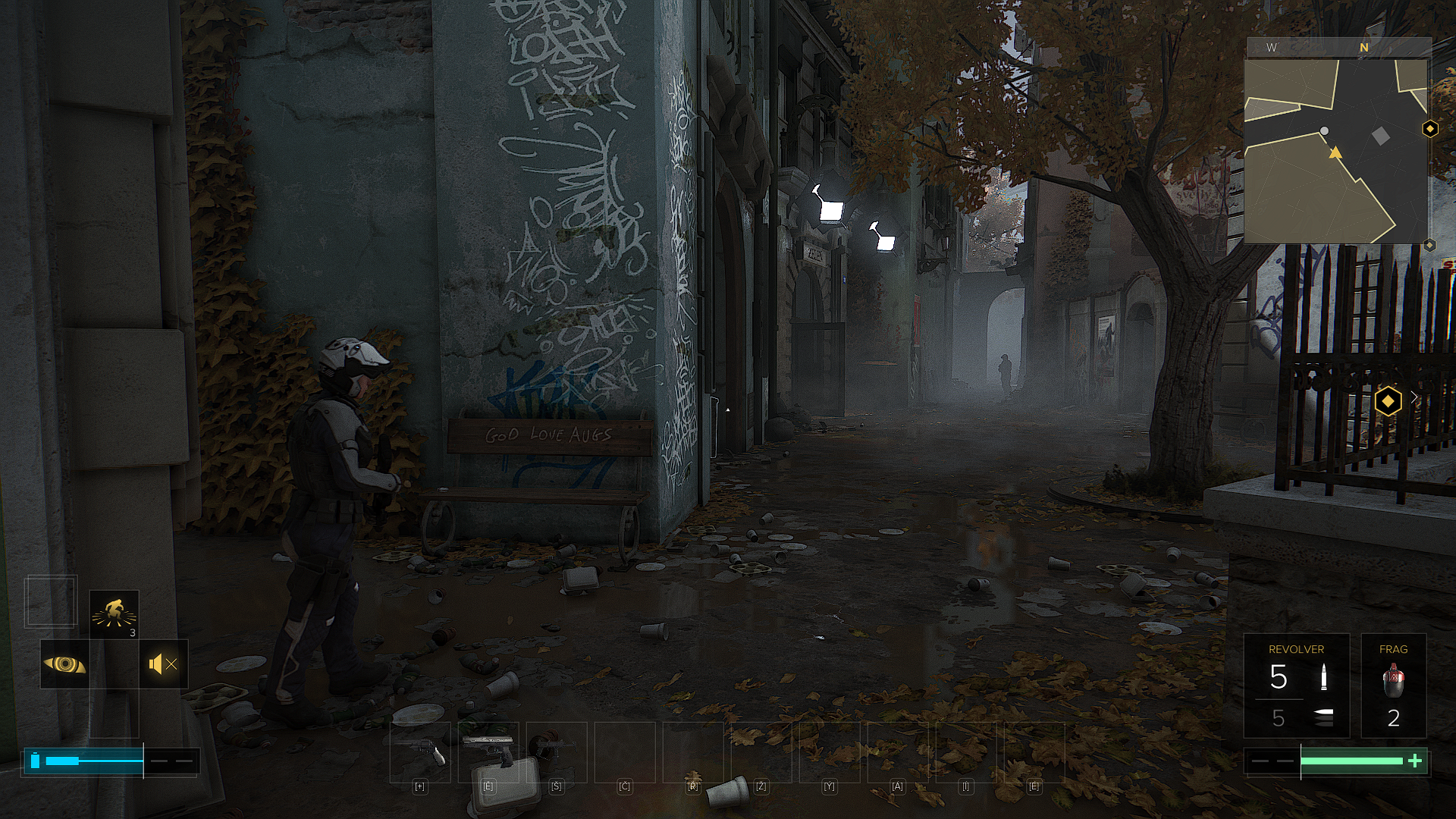This screenshot has height=819, width=1456.
Task: Activate the Smart Vision eye augmentation
Action: click(64, 664)
